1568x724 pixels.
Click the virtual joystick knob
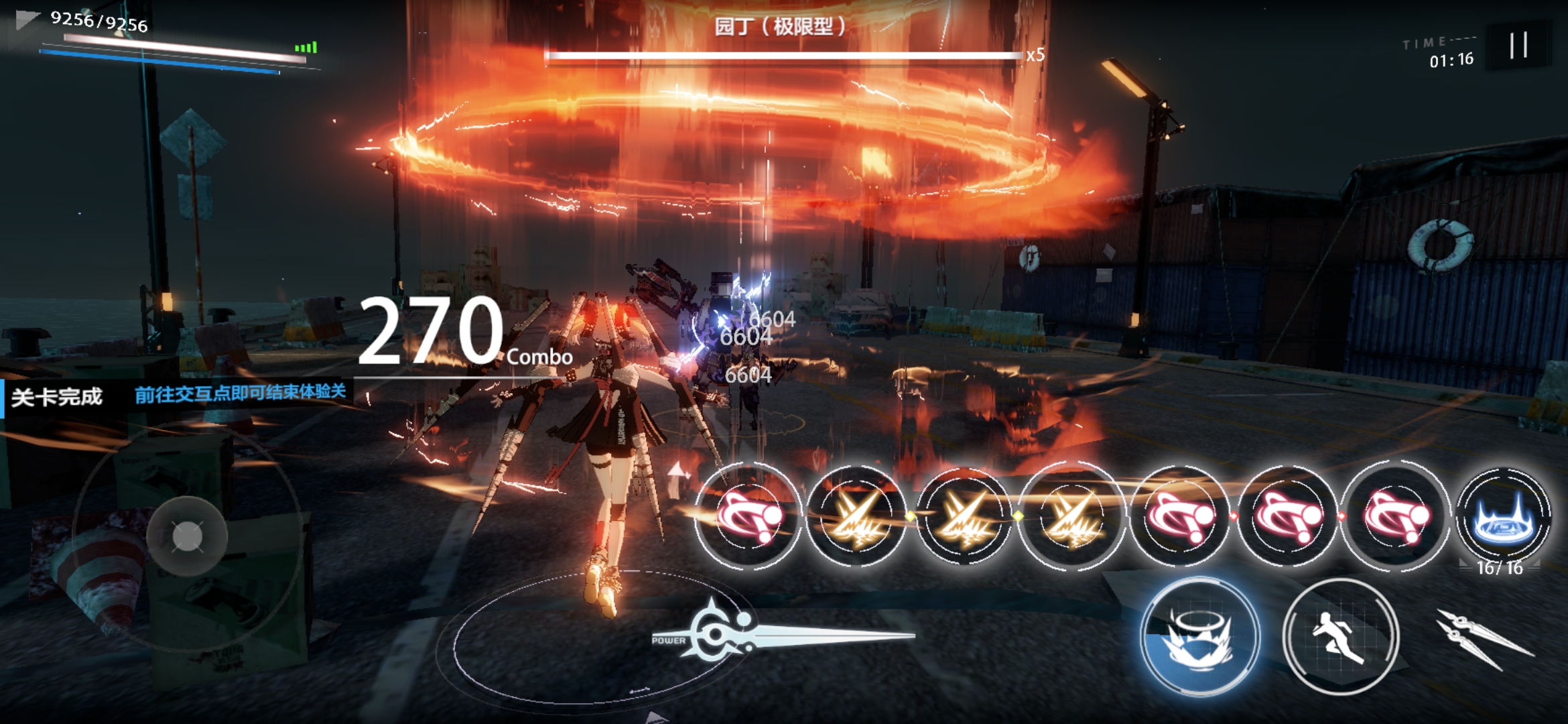click(x=187, y=536)
